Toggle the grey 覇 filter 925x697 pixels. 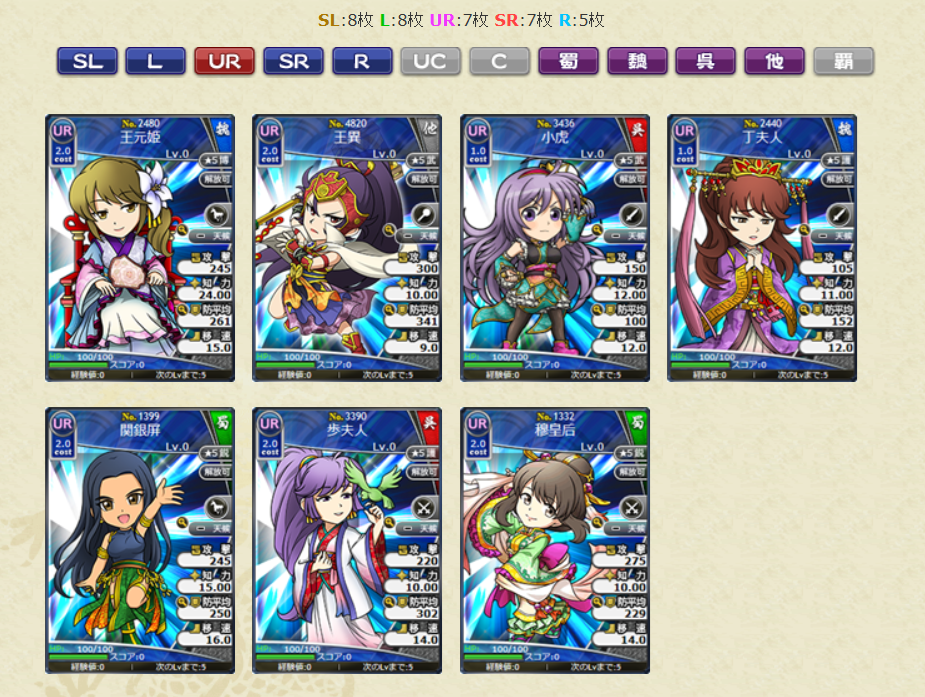pos(843,61)
